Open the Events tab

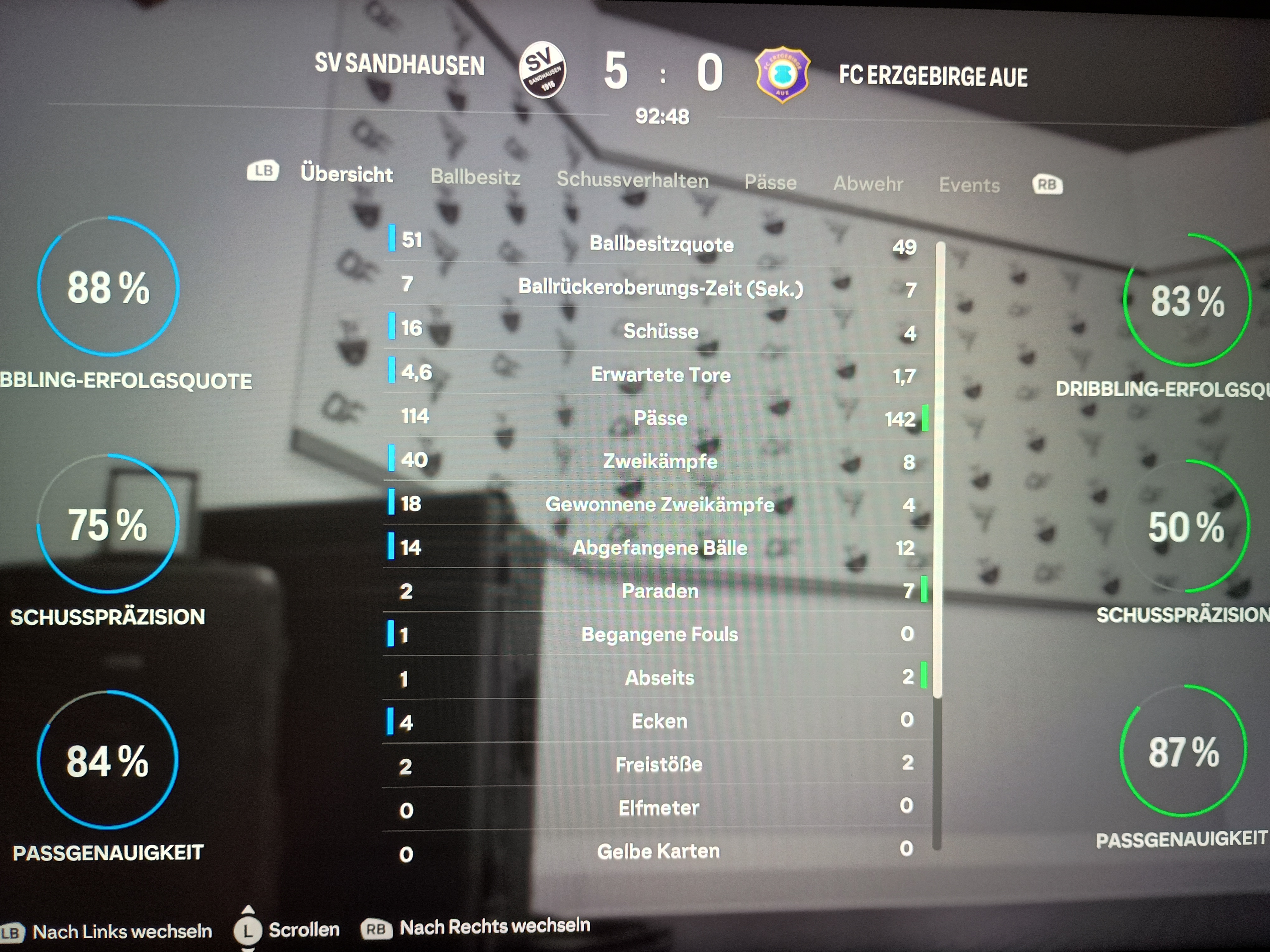969,185
